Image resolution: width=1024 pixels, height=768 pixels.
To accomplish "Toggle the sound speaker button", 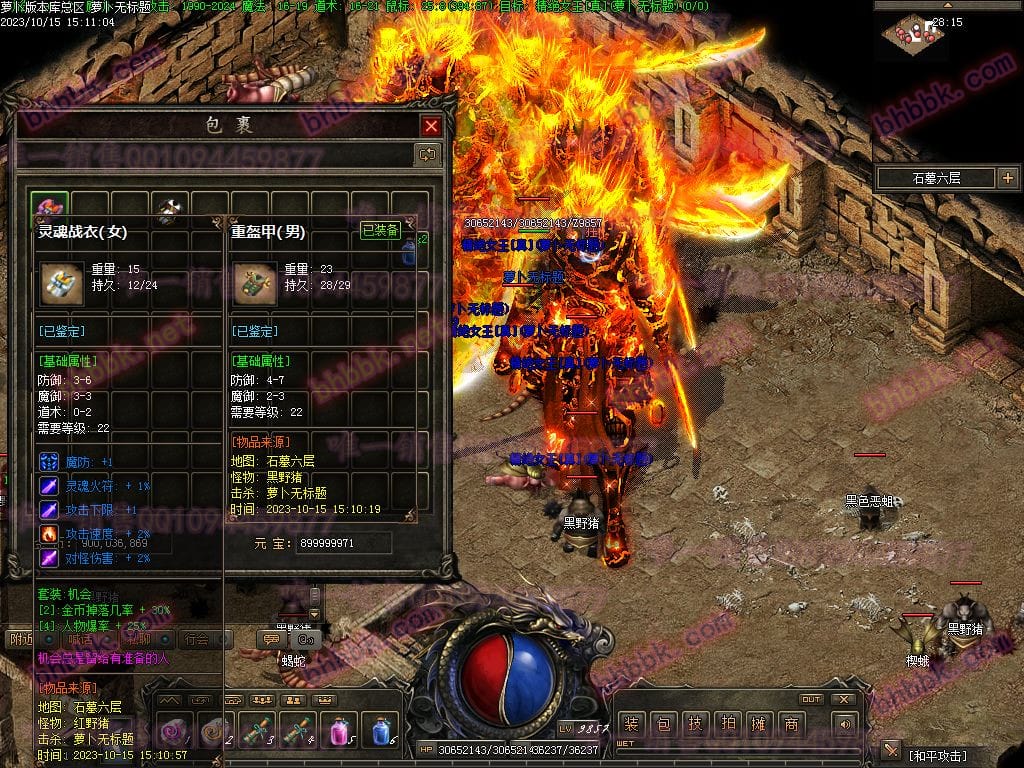I will pyautogui.click(x=845, y=724).
